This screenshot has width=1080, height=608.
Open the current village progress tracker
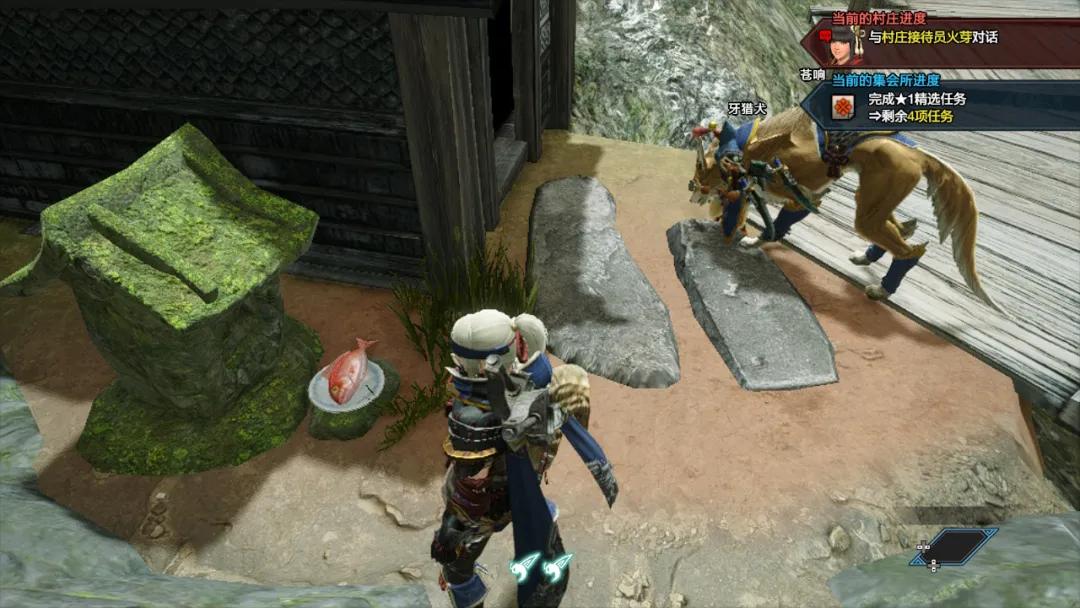tap(940, 38)
